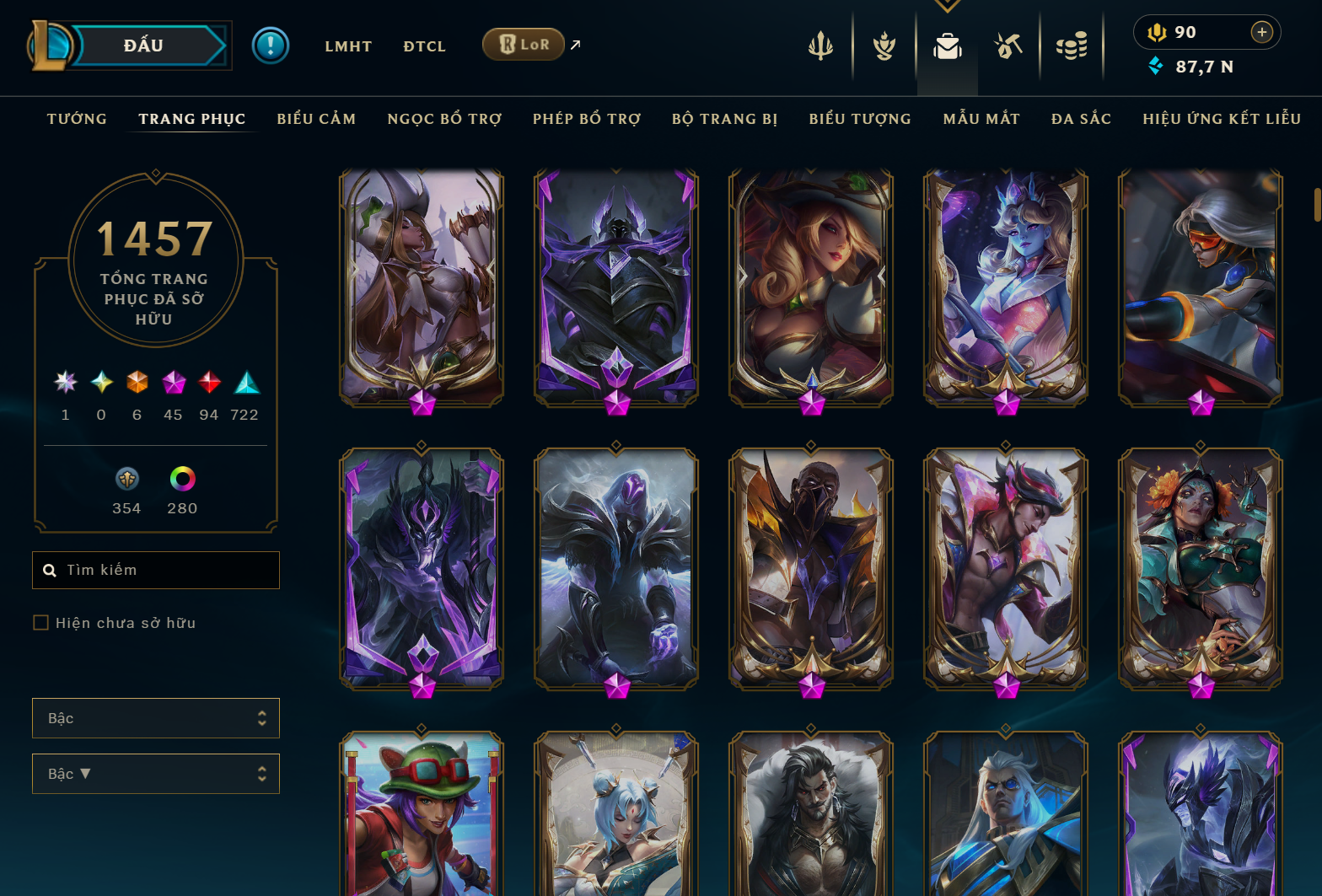
Task: Click the plus to buy RP
Action: click(1262, 32)
